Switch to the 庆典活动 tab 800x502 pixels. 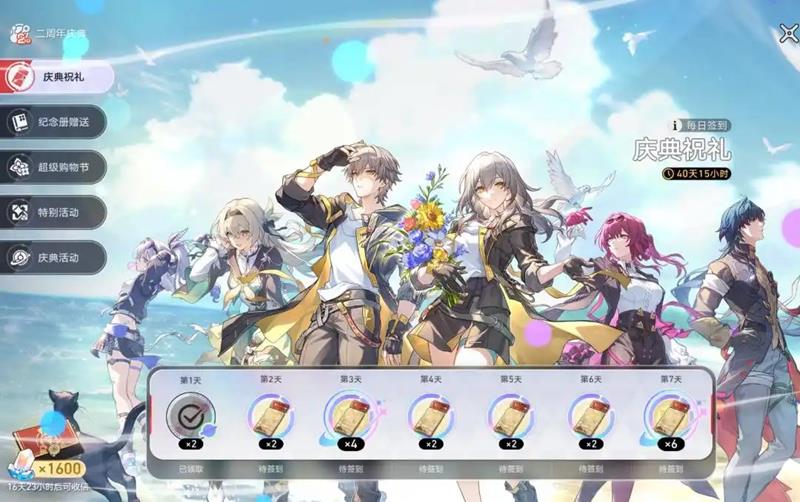pos(55,257)
